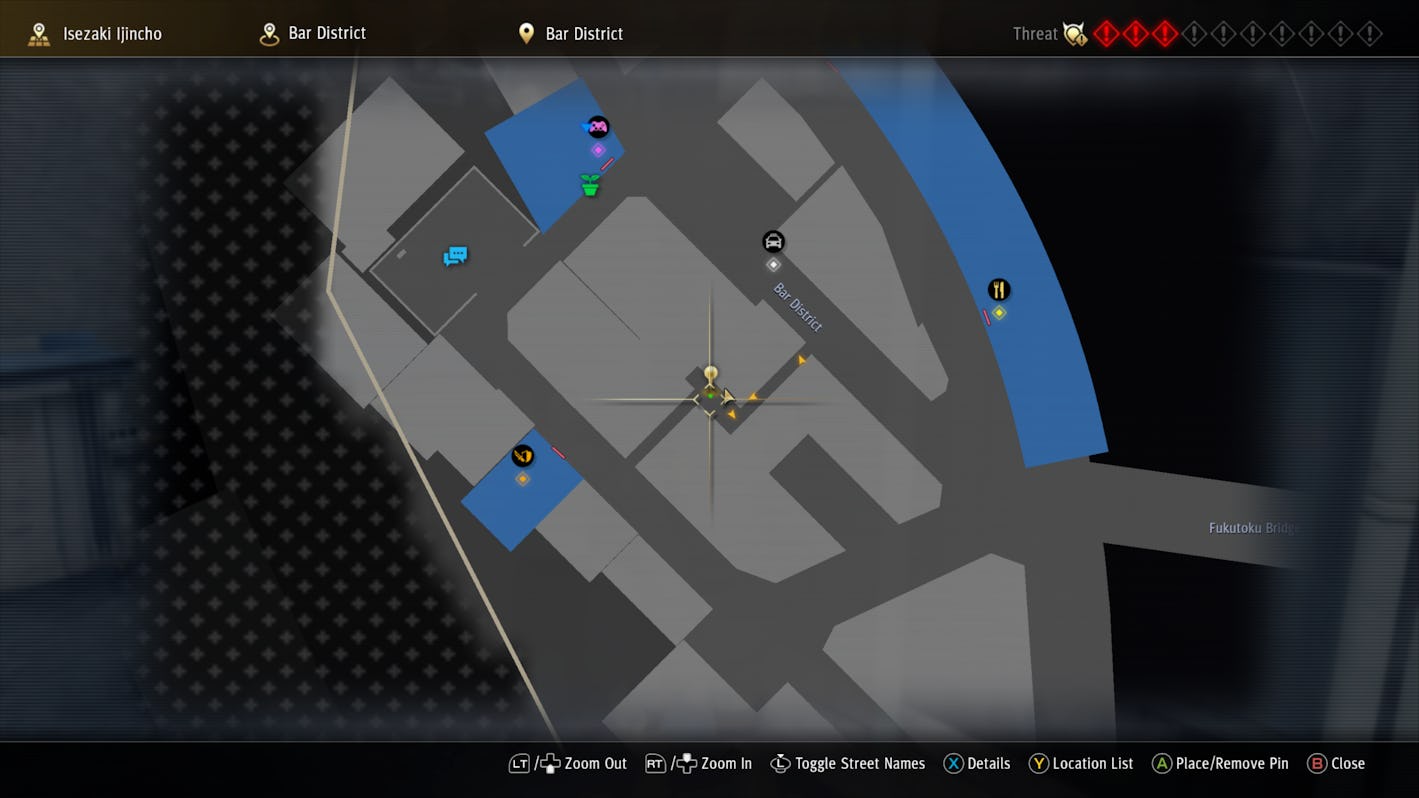Click the third red diamond on the Threat meter
Image resolution: width=1419 pixels, height=798 pixels.
[x=1163, y=33]
